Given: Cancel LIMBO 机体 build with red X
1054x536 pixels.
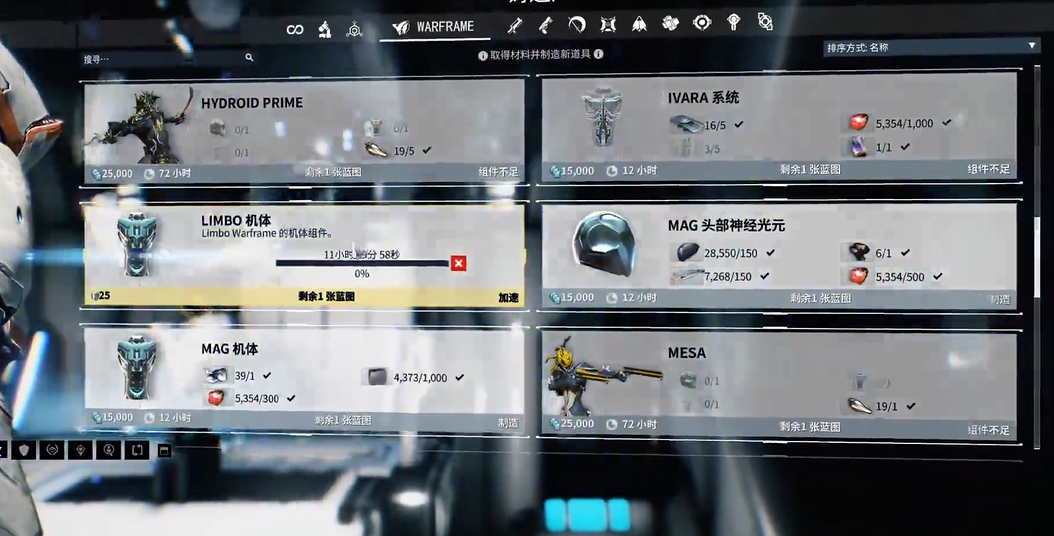Looking at the screenshot, I should point(458,263).
